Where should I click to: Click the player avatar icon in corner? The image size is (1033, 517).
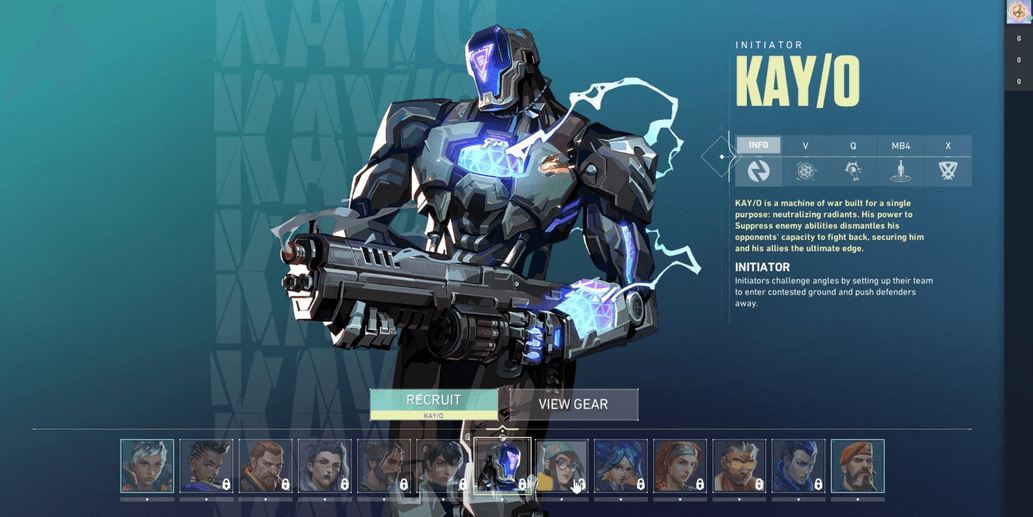(1019, 11)
